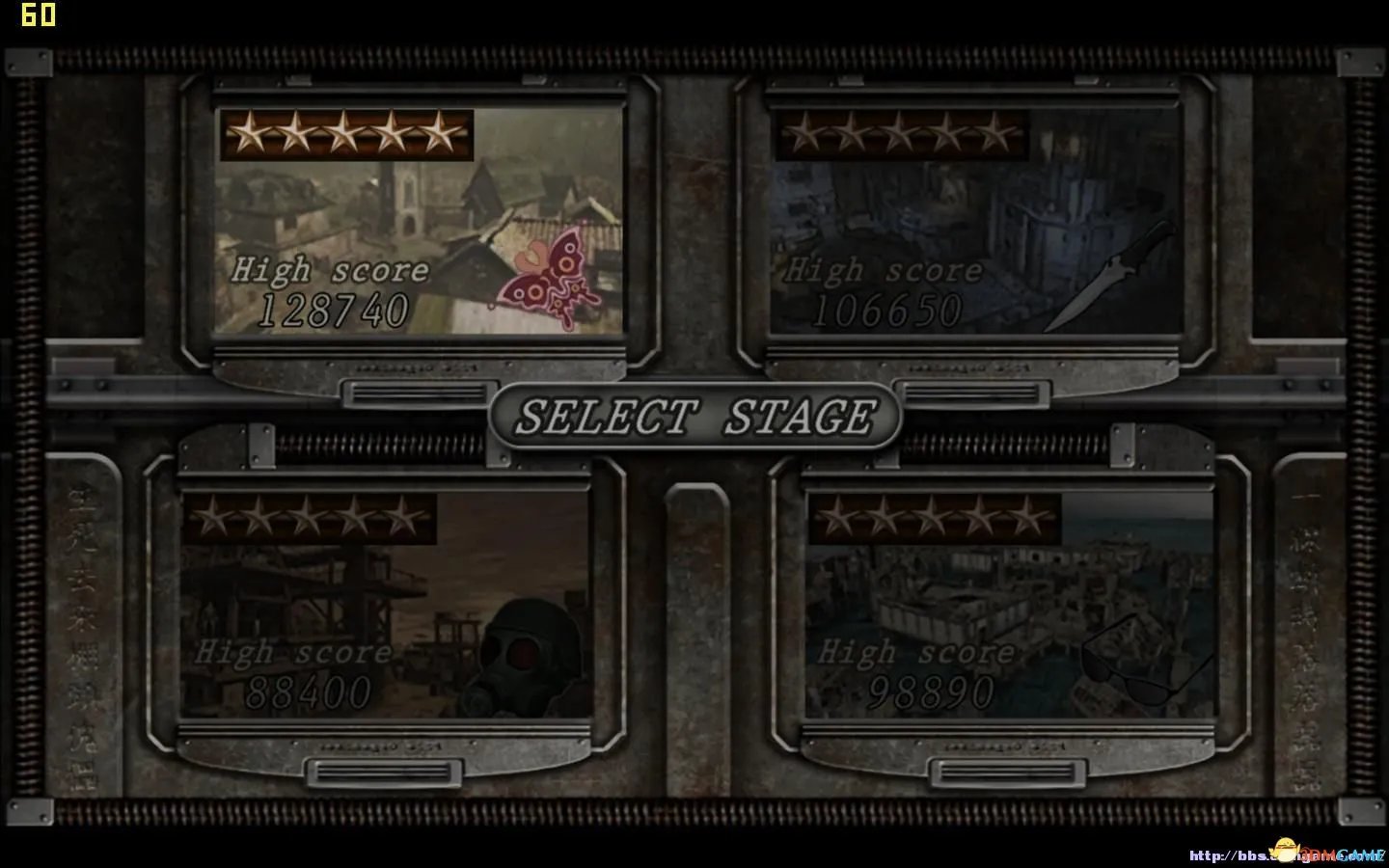1389x868 pixels.
Task: Select the village stage with butterfly icon
Action: click(419, 222)
